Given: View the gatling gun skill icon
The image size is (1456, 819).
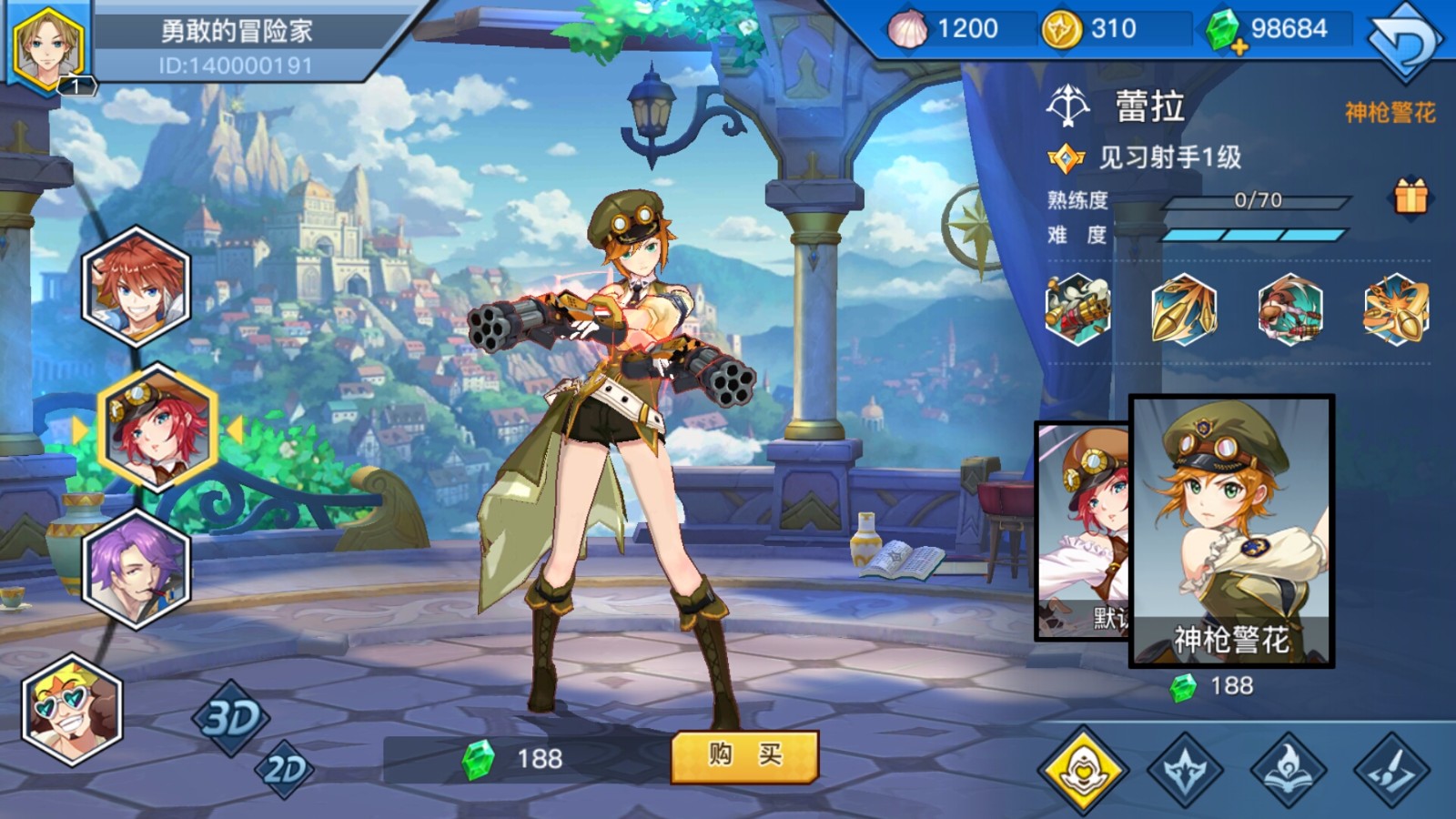Looking at the screenshot, I should tap(1077, 309).
